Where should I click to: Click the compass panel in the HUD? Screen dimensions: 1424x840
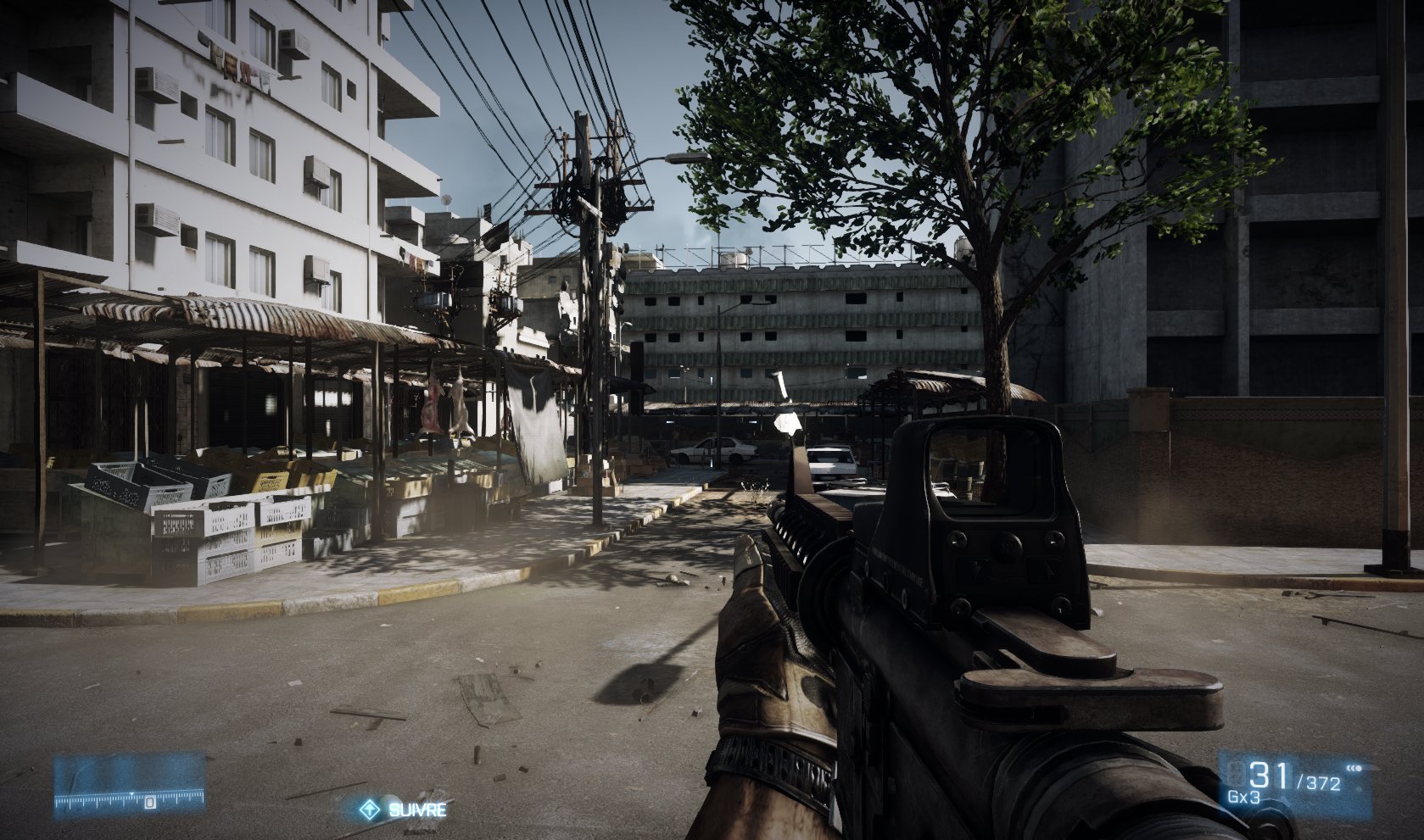[x=130, y=787]
